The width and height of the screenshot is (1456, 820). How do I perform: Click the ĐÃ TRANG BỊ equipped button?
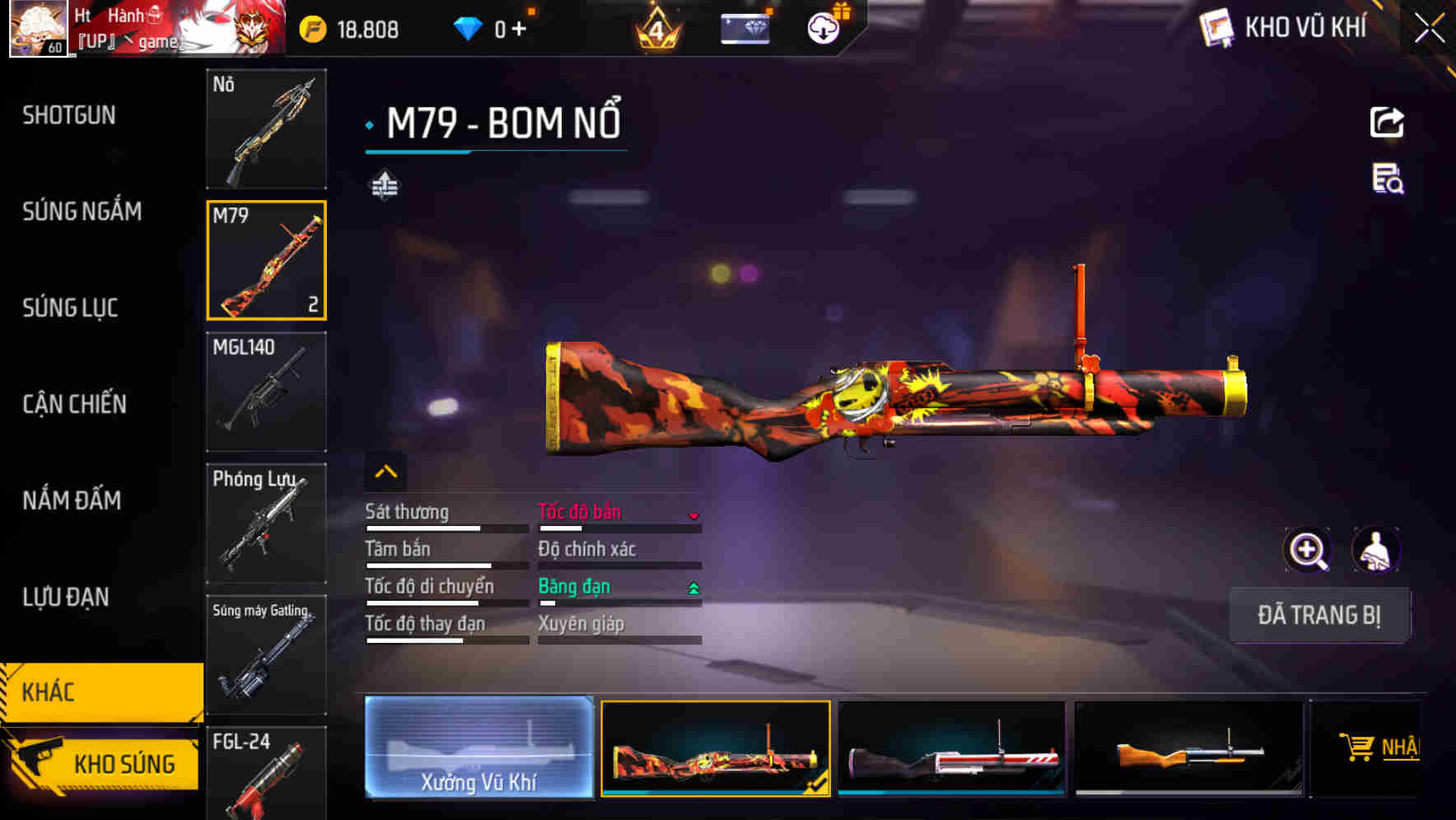pyautogui.click(x=1319, y=615)
